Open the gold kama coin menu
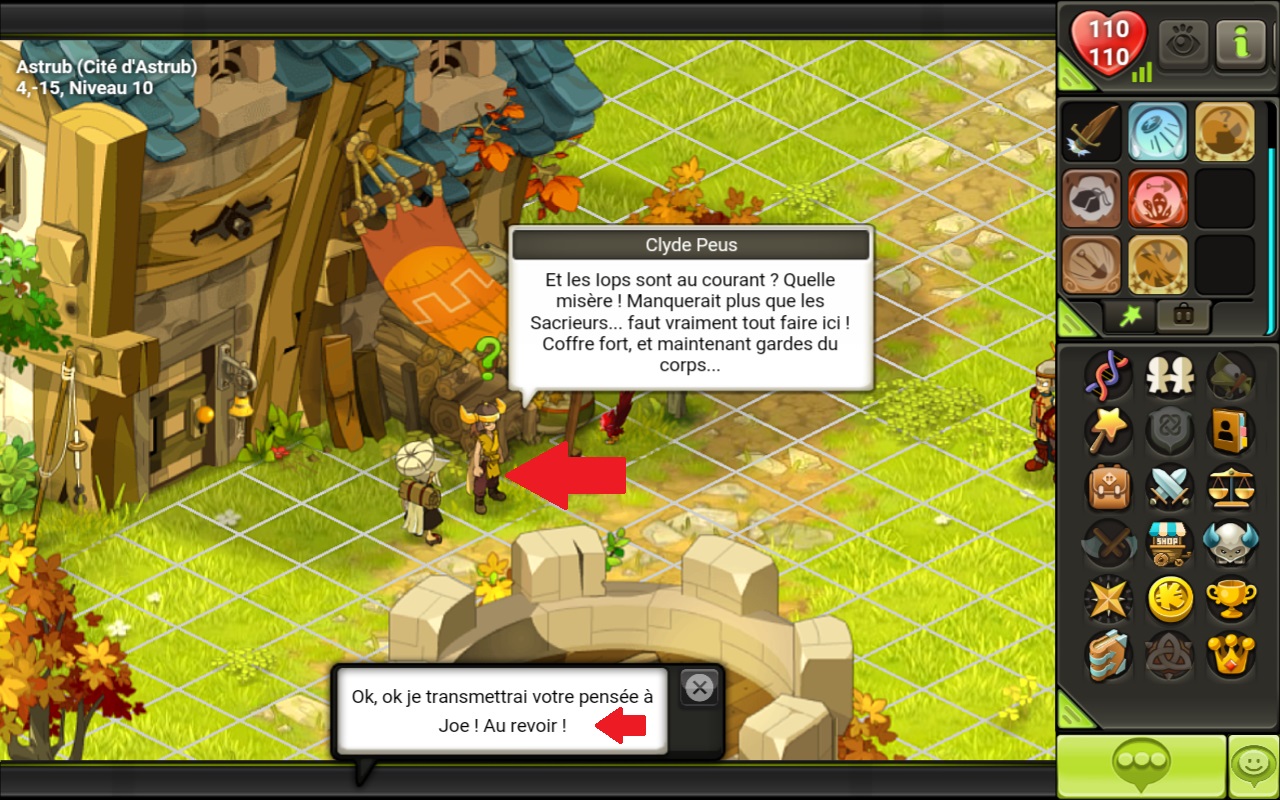The width and height of the screenshot is (1280, 800). (1168, 599)
